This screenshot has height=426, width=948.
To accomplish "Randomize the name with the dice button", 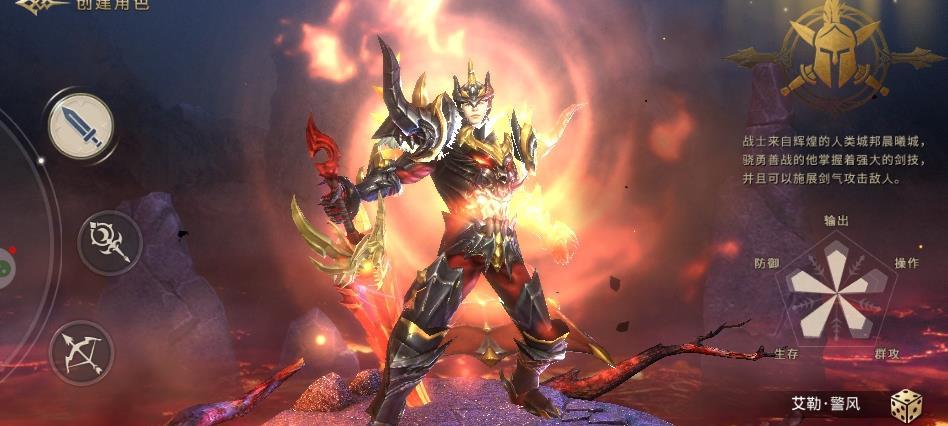I will tap(906, 406).
